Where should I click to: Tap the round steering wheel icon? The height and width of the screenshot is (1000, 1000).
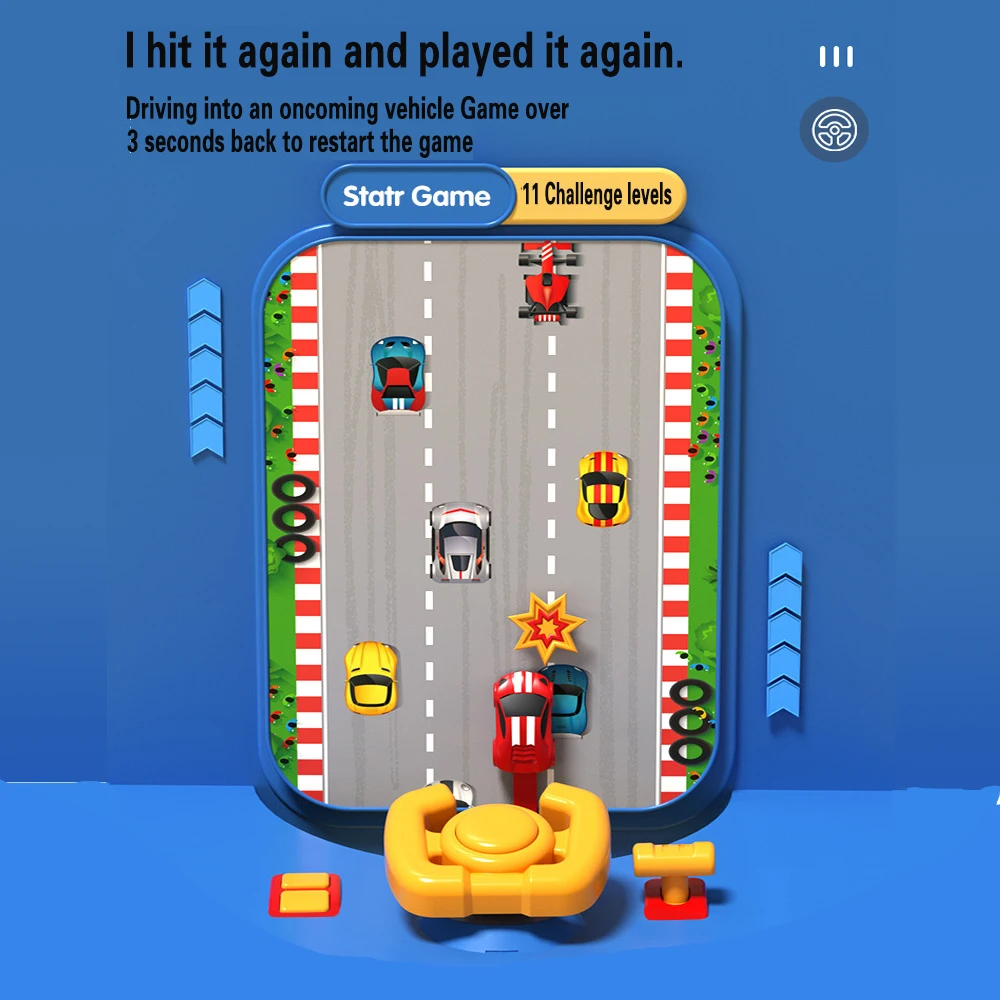click(x=834, y=130)
